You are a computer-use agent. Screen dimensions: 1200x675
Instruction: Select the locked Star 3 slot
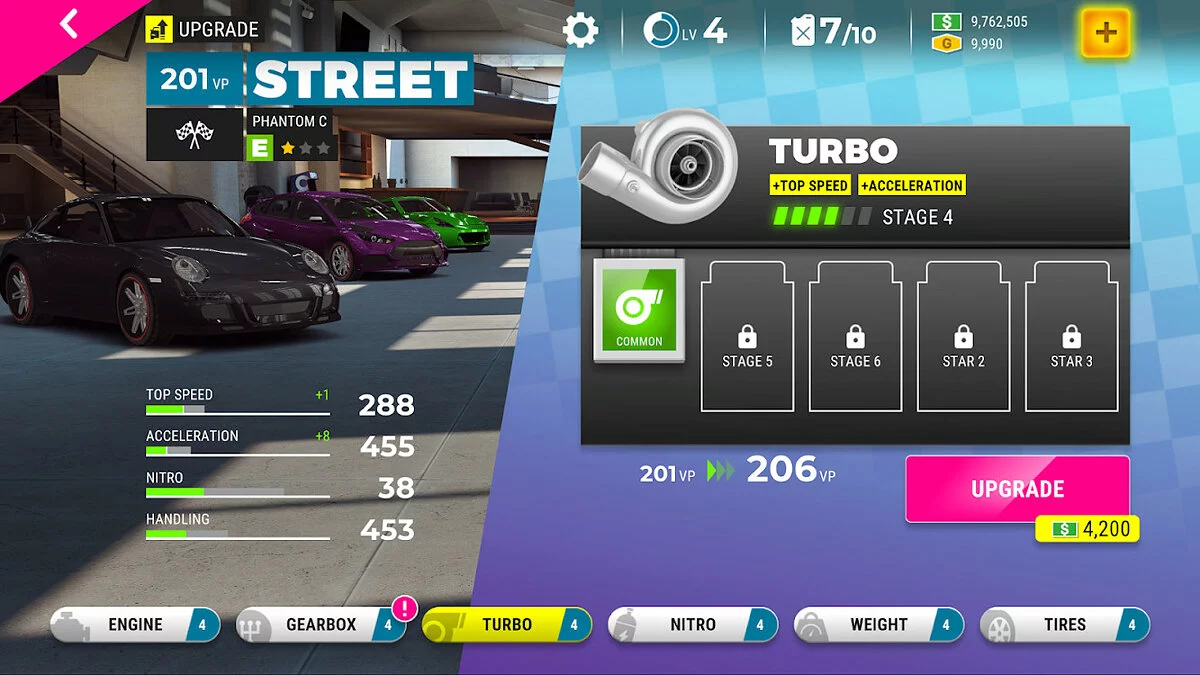tap(1071, 336)
